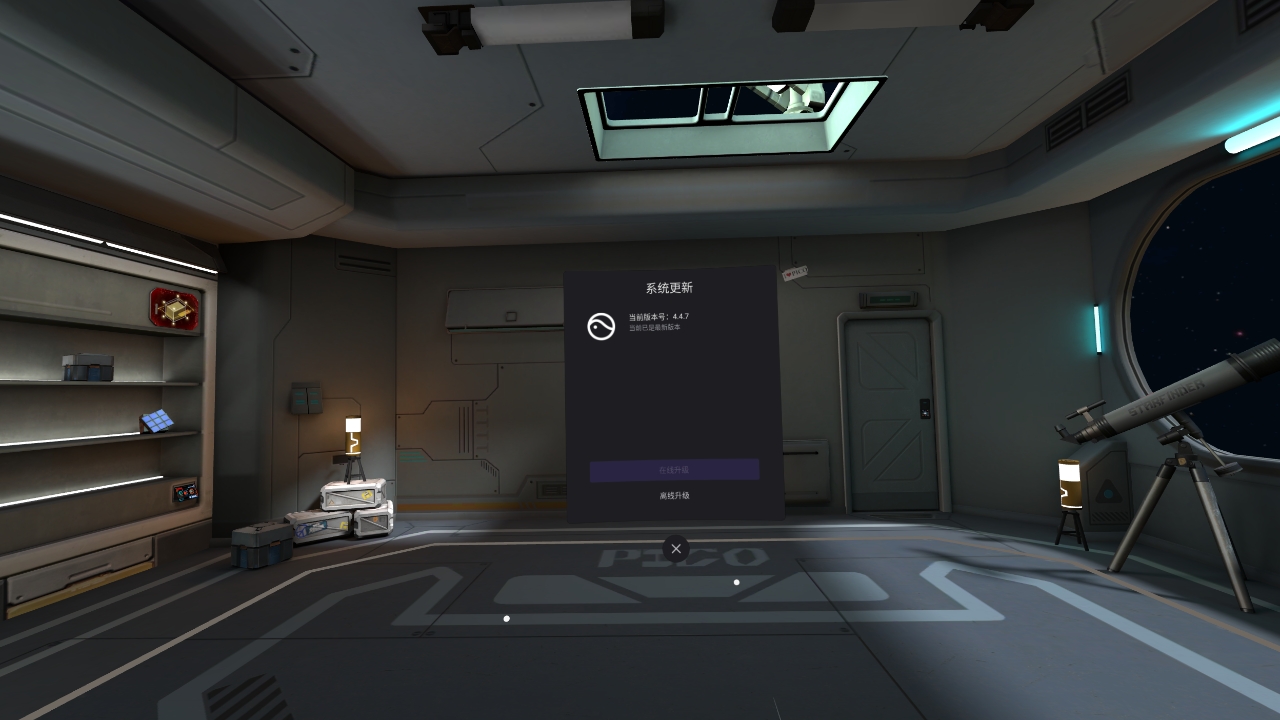
Task: Choose 离线升级 offline upgrade
Action: click(674, 496)
